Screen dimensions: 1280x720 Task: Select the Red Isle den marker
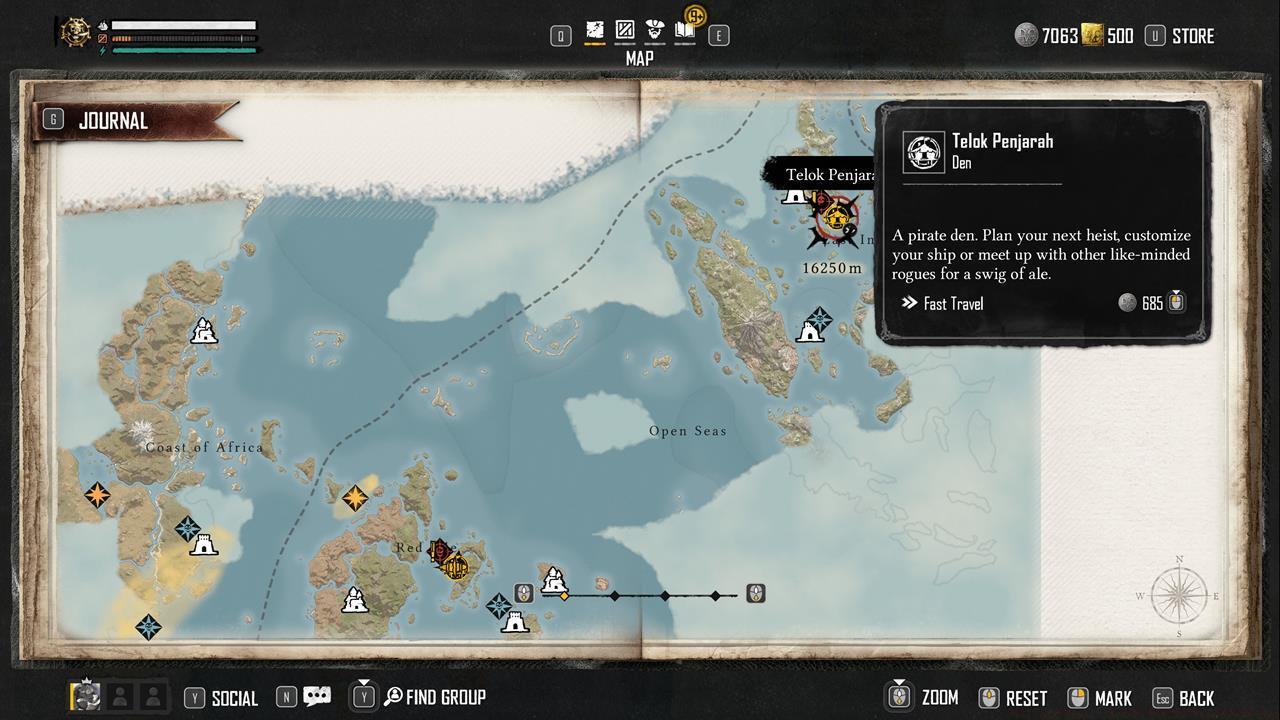coord(455,567)
